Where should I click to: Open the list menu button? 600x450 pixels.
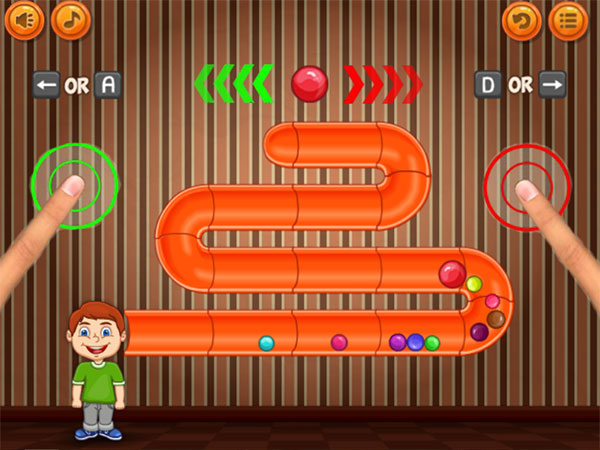point(568,20)
